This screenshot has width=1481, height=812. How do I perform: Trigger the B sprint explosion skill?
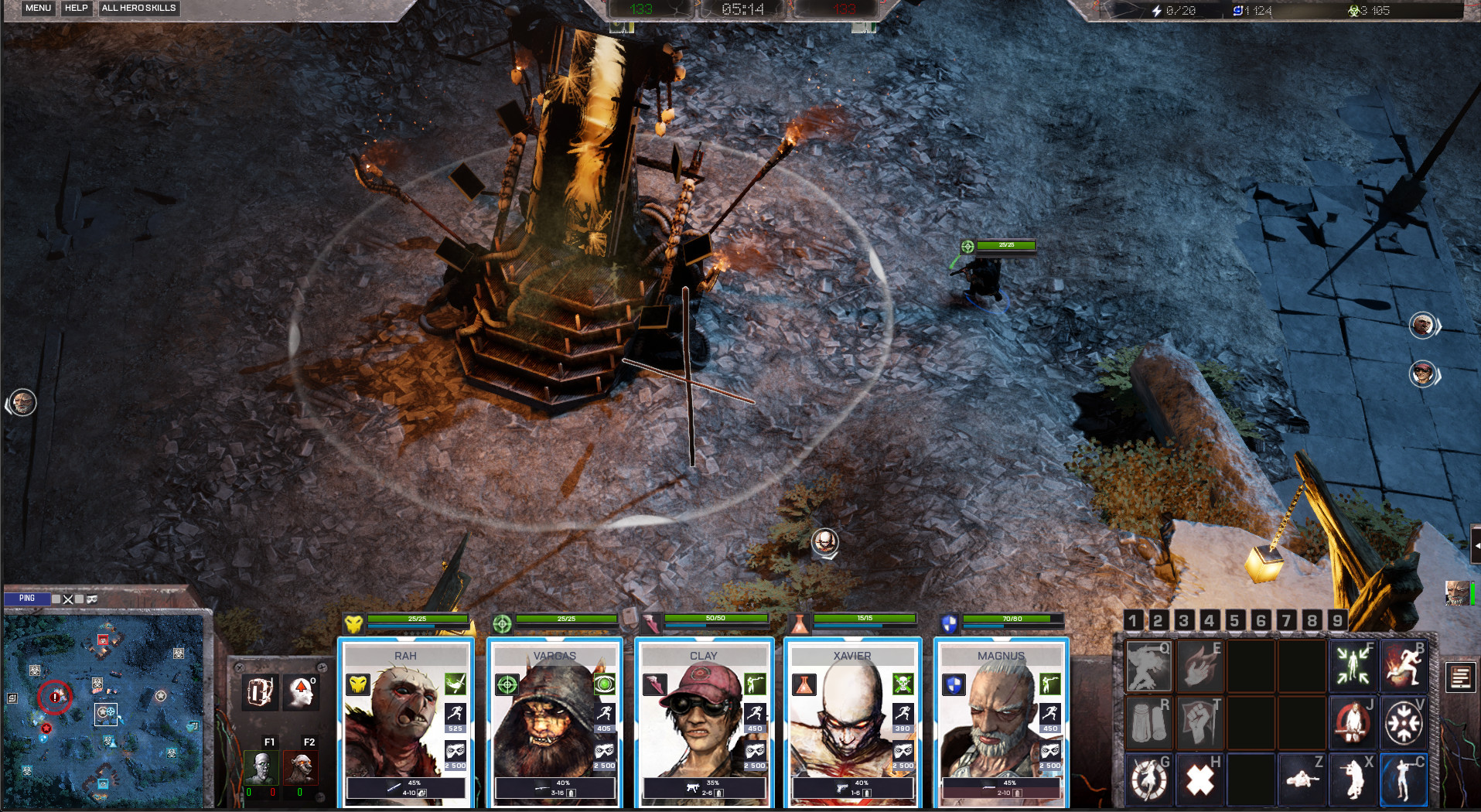(x=1404, y=666)
